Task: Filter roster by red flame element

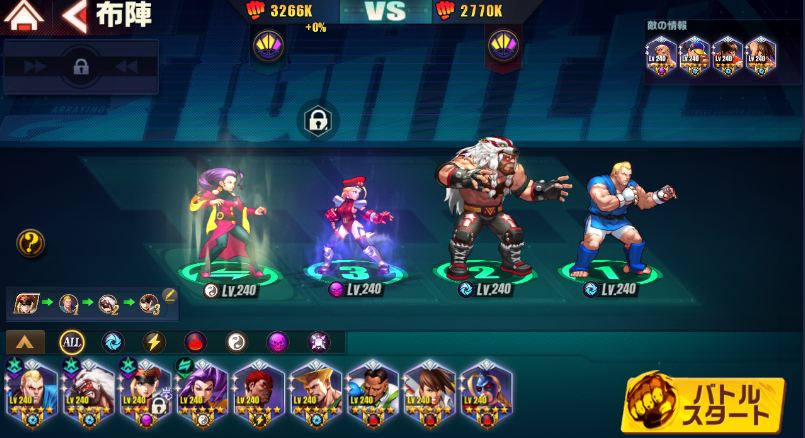Action: 195,342
